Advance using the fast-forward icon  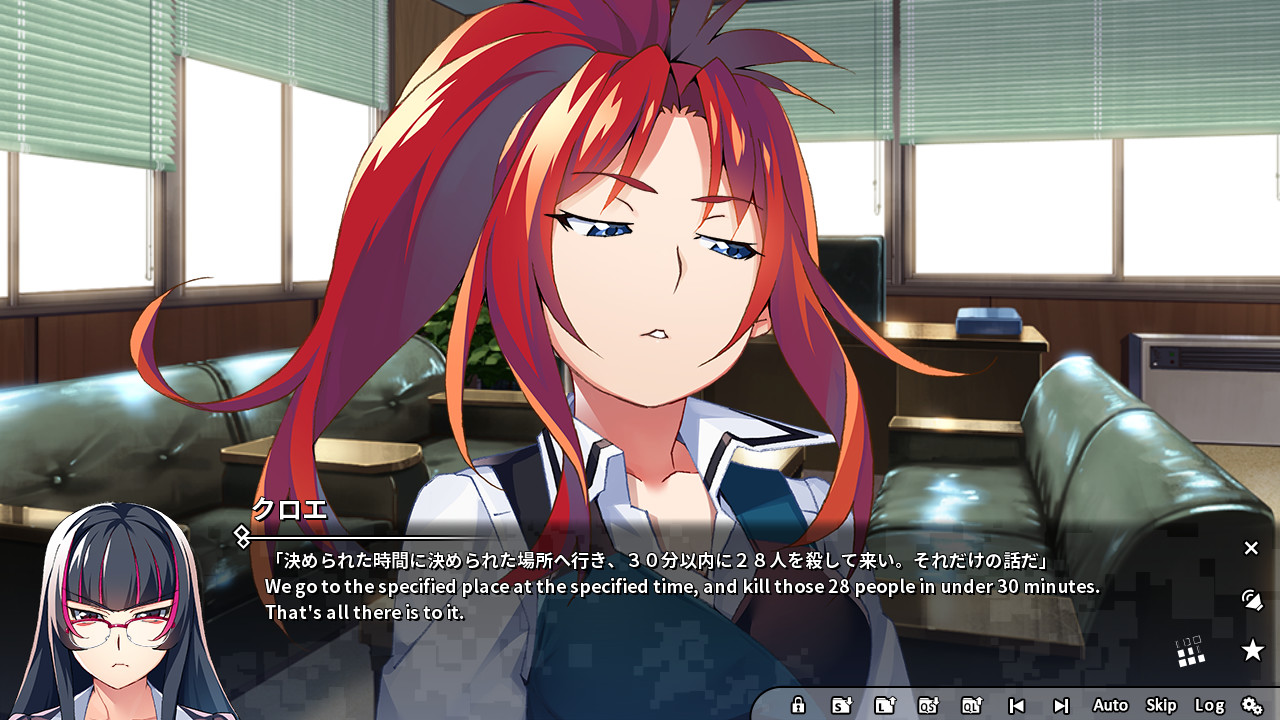1063,704
